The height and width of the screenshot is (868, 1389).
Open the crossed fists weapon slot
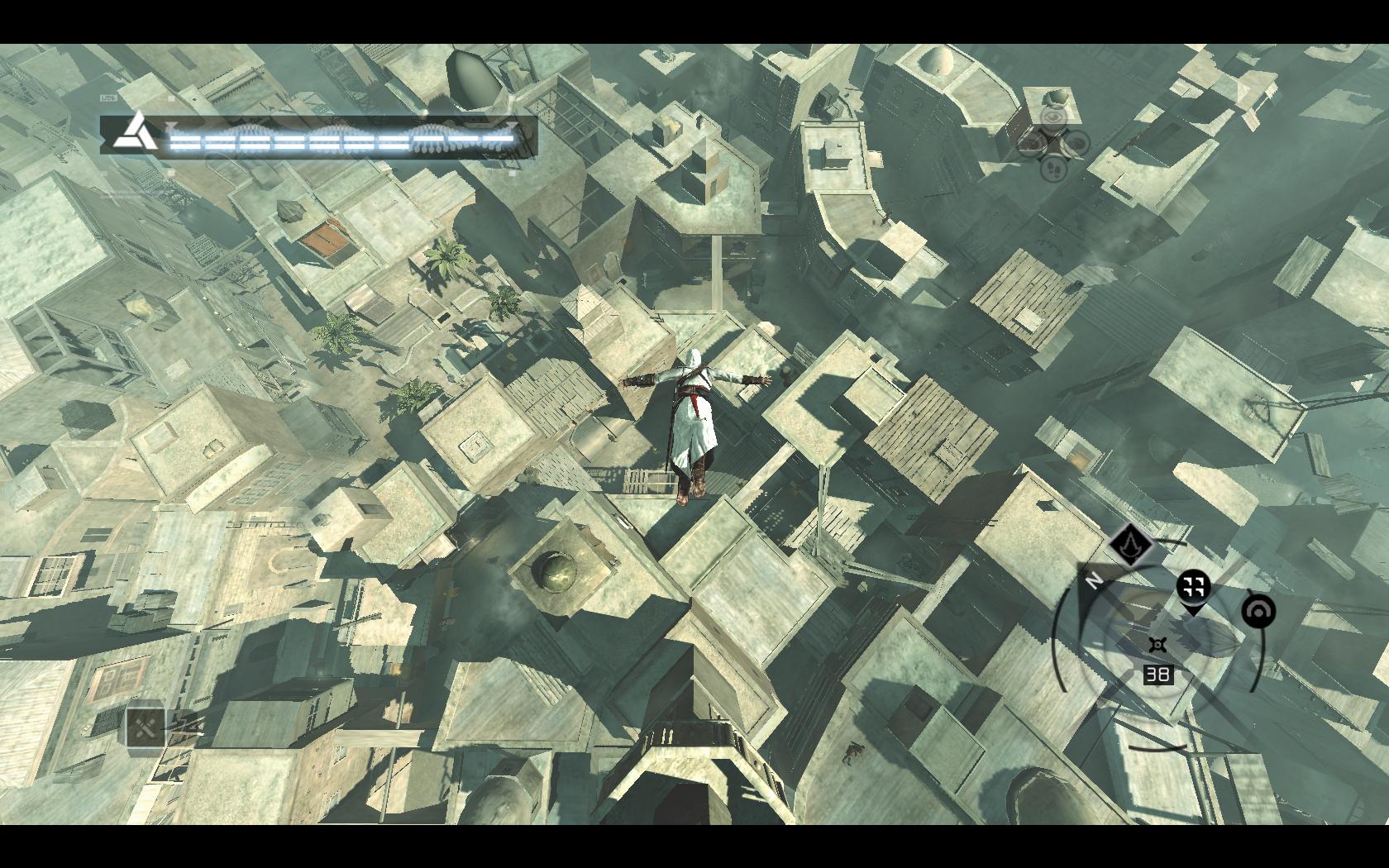click(146, 727)
